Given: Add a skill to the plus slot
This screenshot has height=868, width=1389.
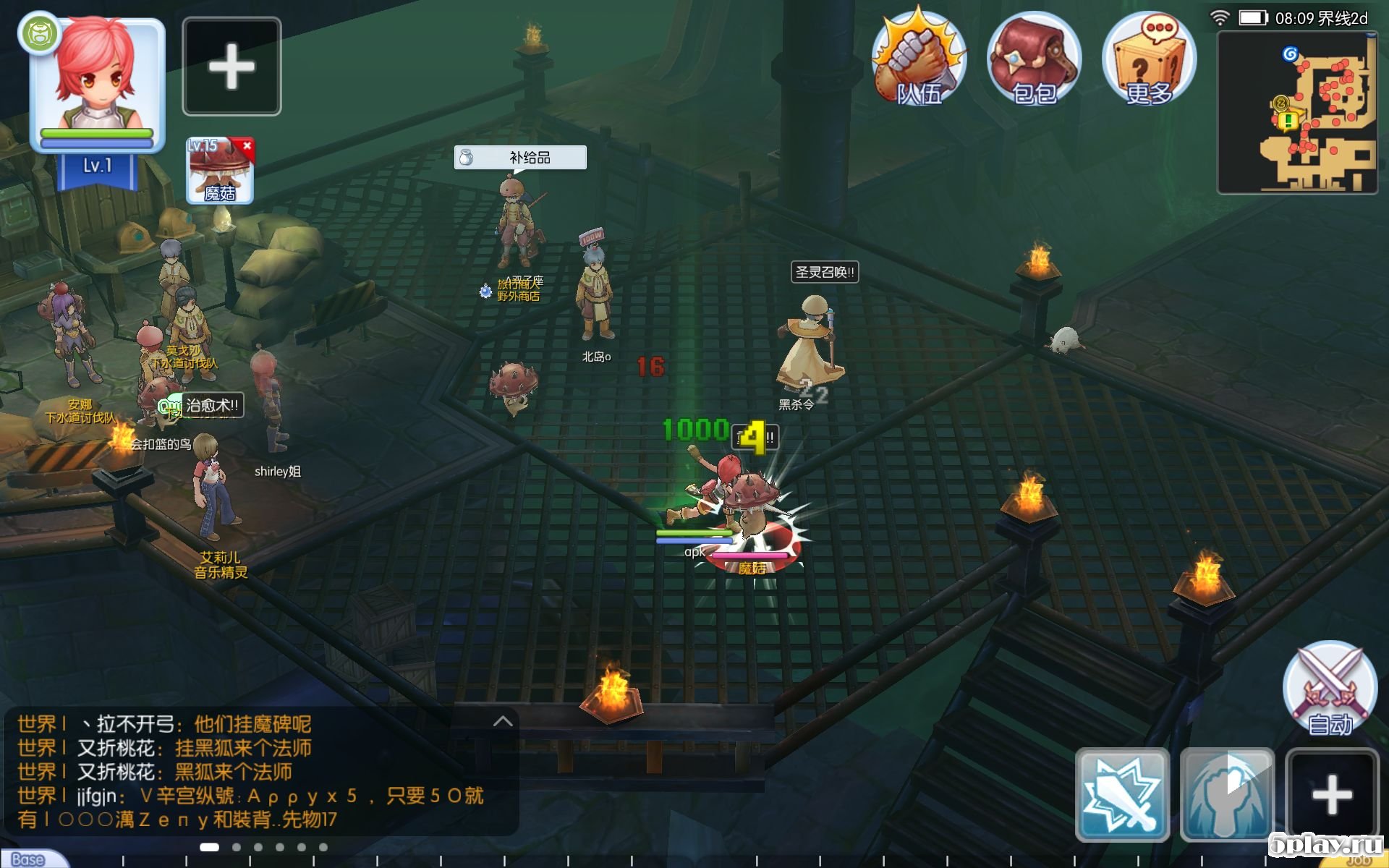Looking at the screenshot, I should [x=1332, y=794].
